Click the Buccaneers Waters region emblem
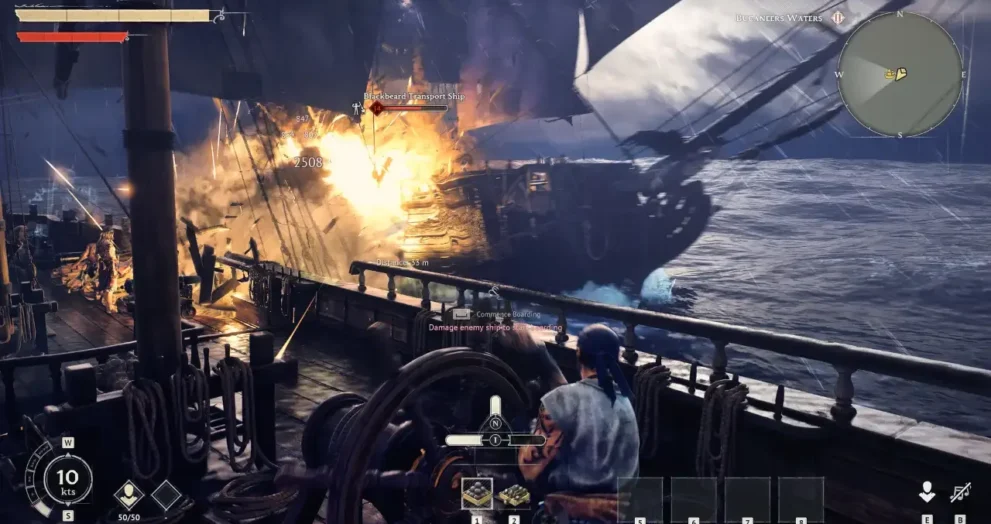This screenshot has height=524, width=991. [x=838, y=18]
